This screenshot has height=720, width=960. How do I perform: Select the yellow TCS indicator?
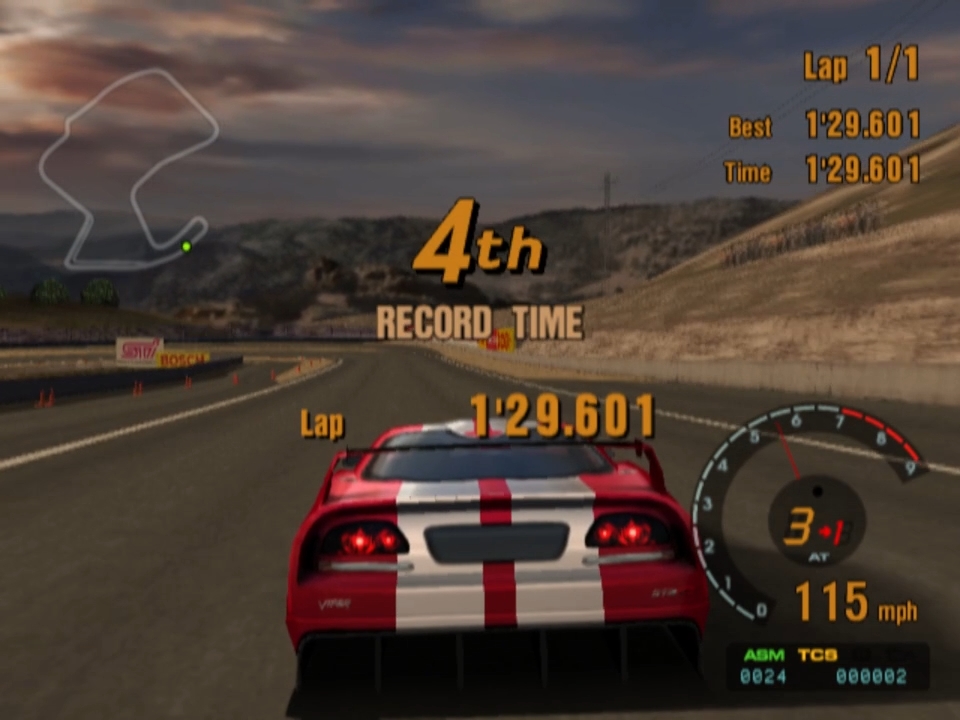click(817, 655)
